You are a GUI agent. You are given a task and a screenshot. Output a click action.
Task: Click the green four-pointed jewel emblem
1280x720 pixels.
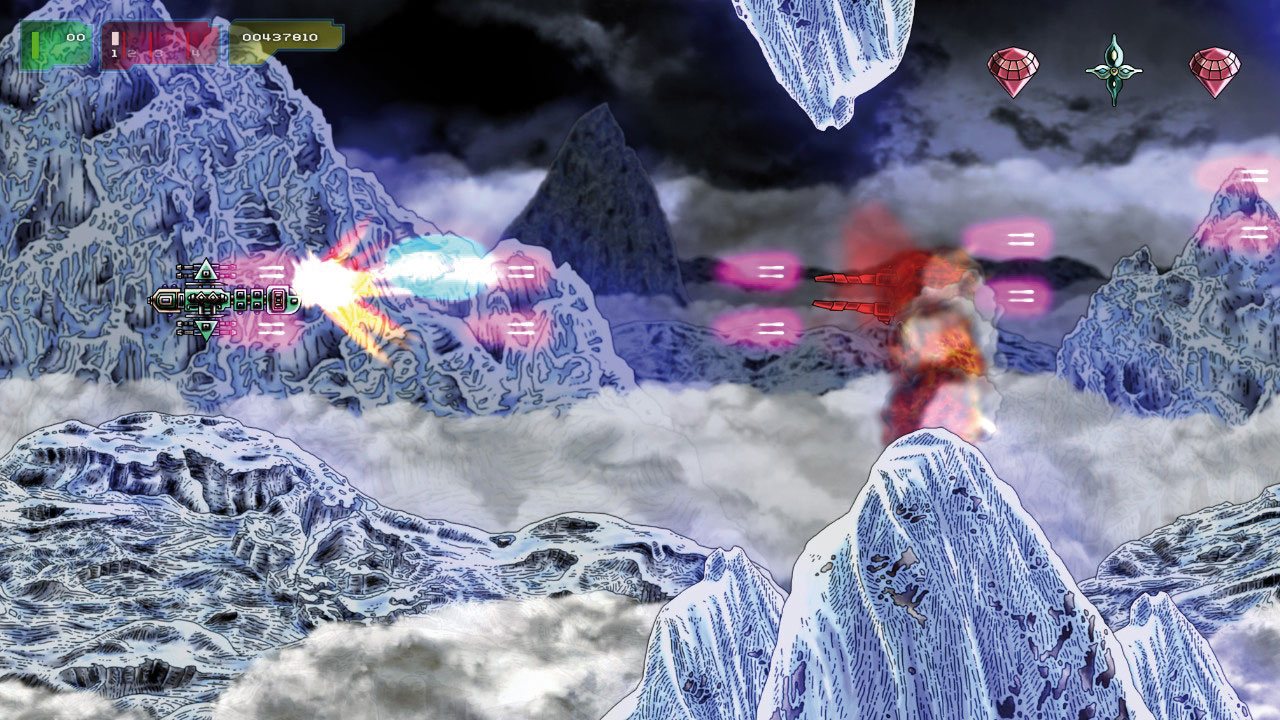(x=1113, y=70)
